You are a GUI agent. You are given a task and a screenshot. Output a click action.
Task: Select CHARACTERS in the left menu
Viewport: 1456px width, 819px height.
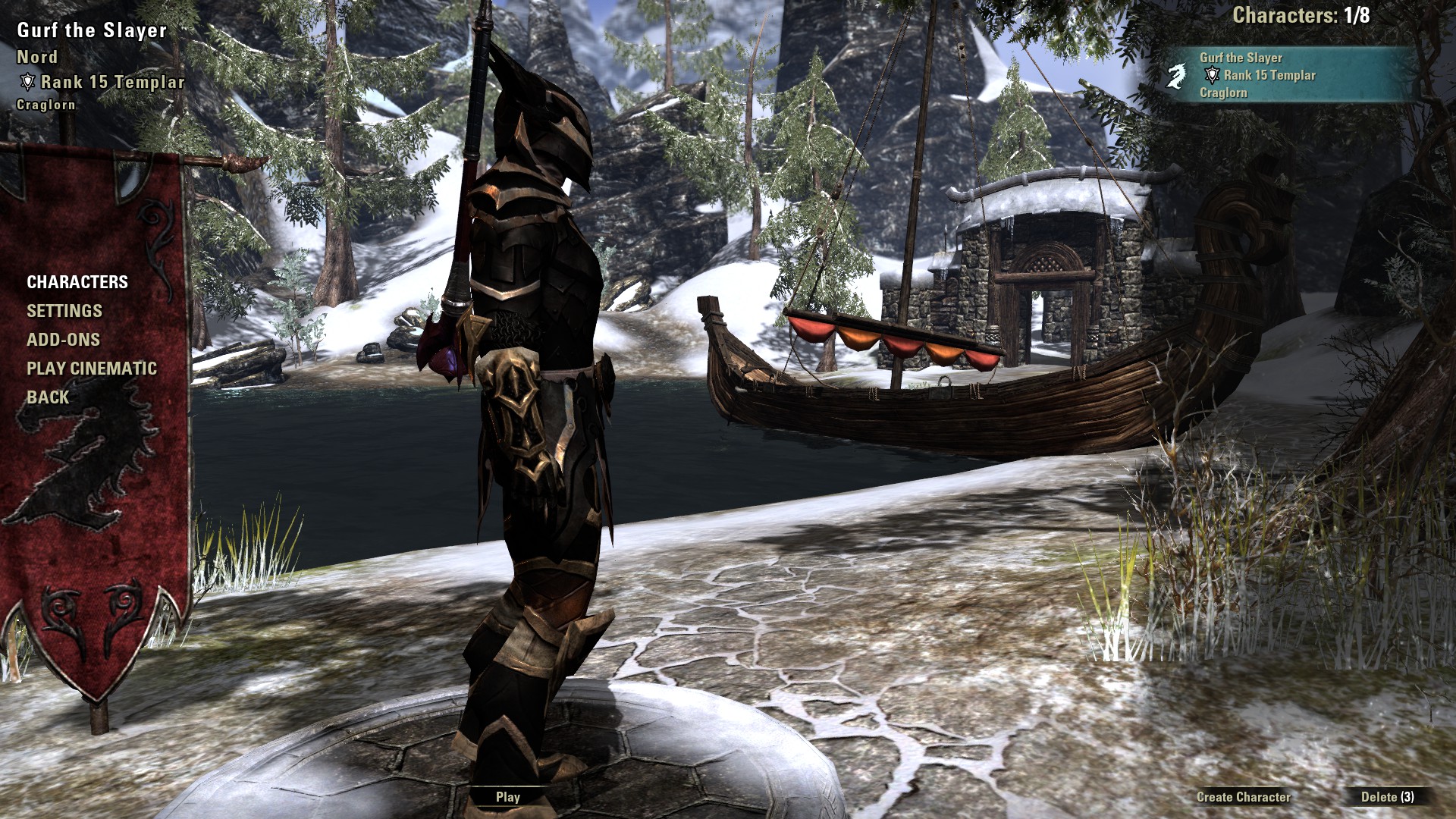tap(77, 282)
